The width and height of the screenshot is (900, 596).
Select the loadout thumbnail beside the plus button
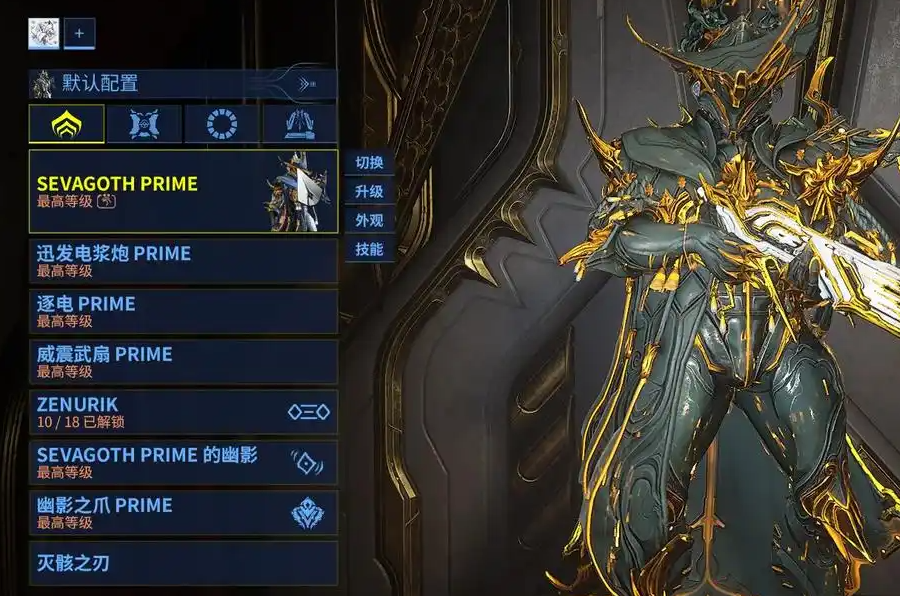(44, 33)
